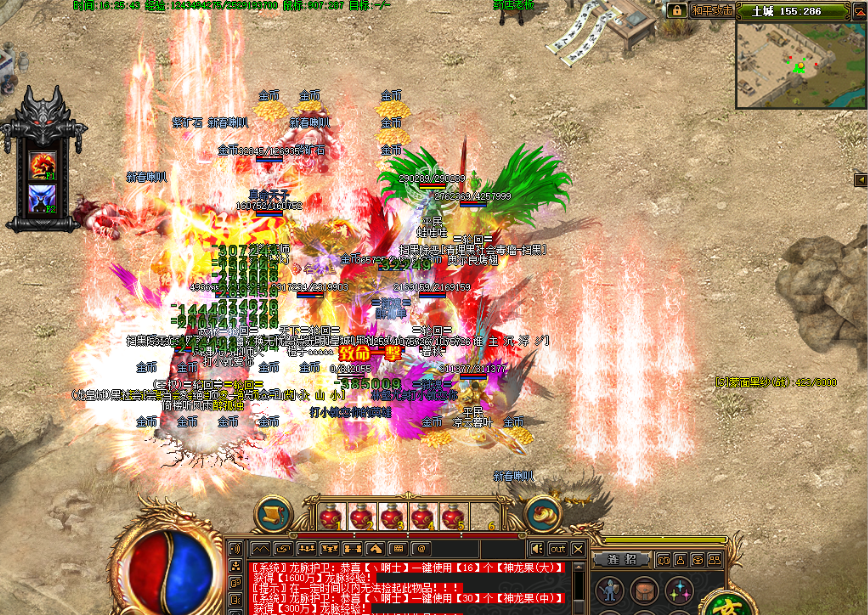The height and width of the screenshot is (615, 868).
Task: Open the round scroll button left of potions
Action: (x=273, y=514)
